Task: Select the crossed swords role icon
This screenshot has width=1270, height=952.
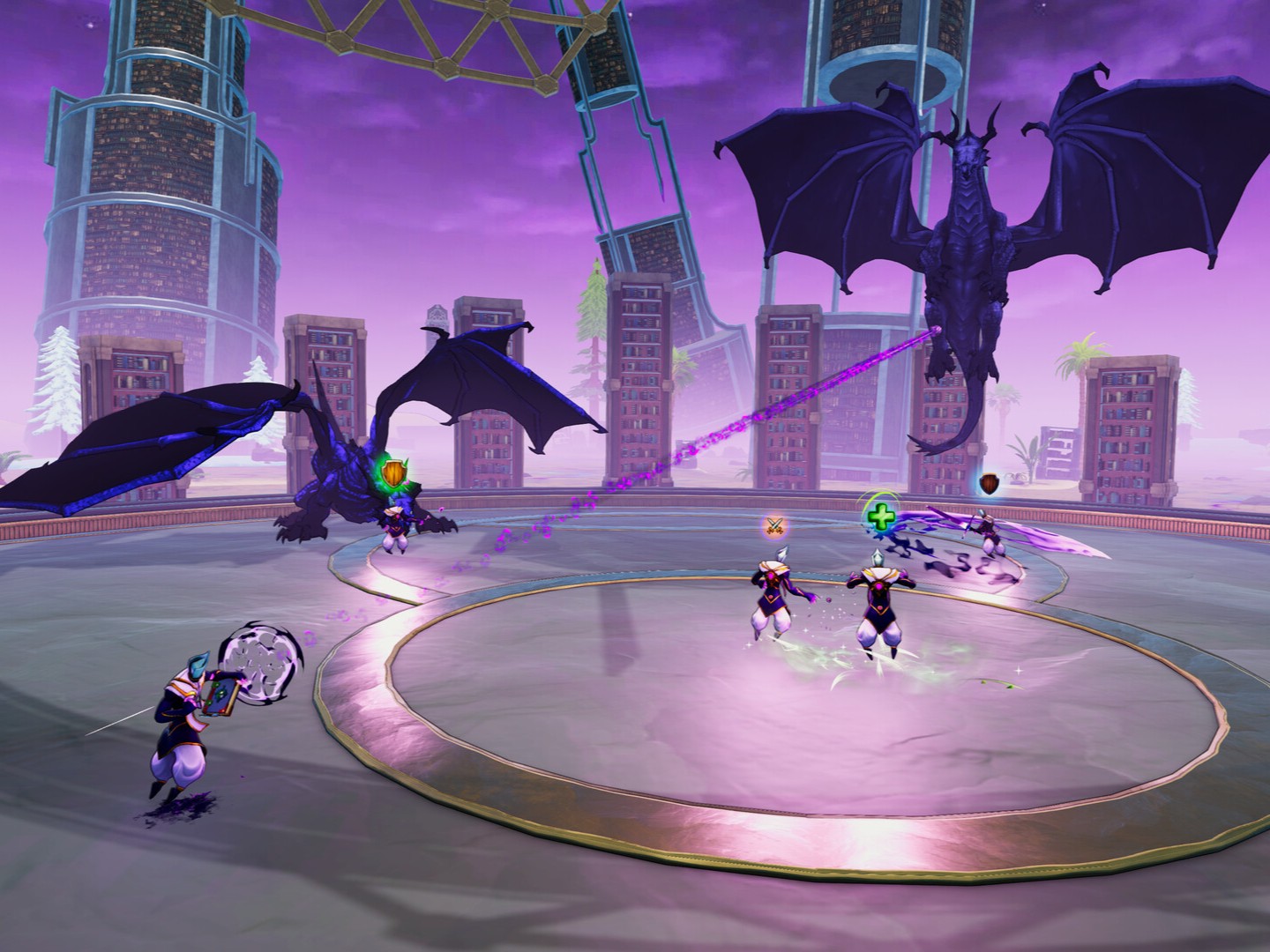Action: (x=774, y=526)
